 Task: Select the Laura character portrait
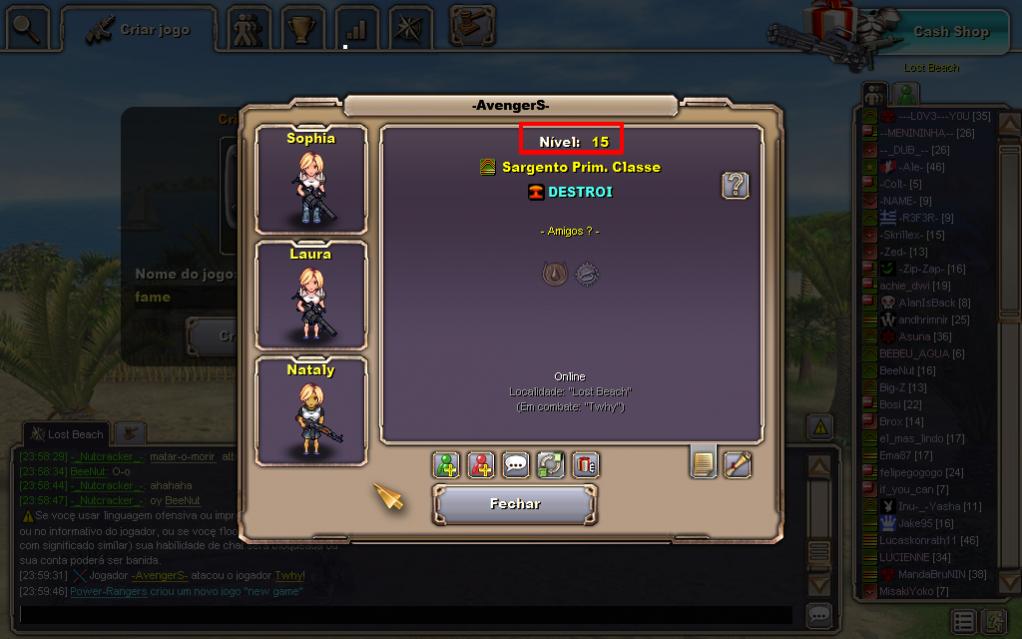pos(311,295)
